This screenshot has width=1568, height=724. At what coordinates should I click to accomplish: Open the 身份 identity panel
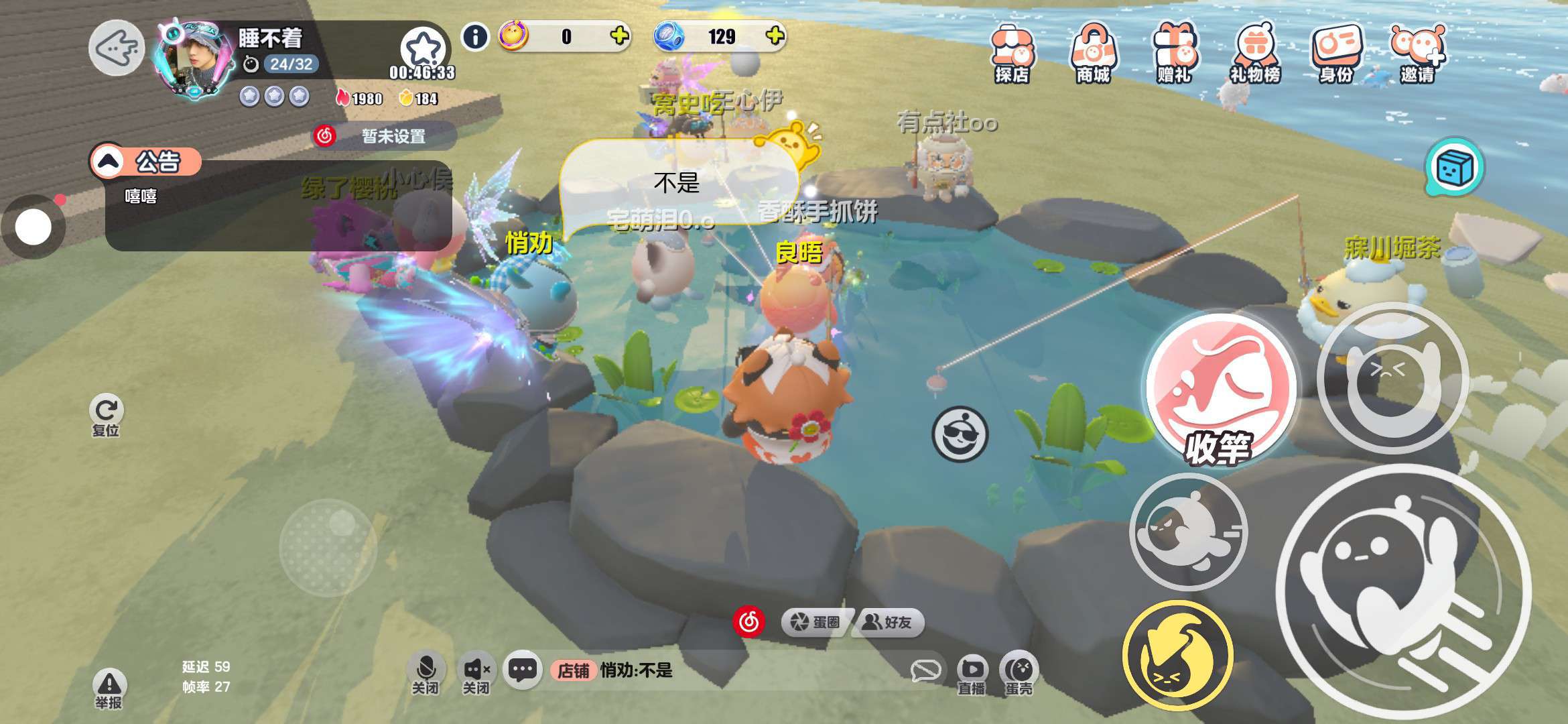[1336, 54]
